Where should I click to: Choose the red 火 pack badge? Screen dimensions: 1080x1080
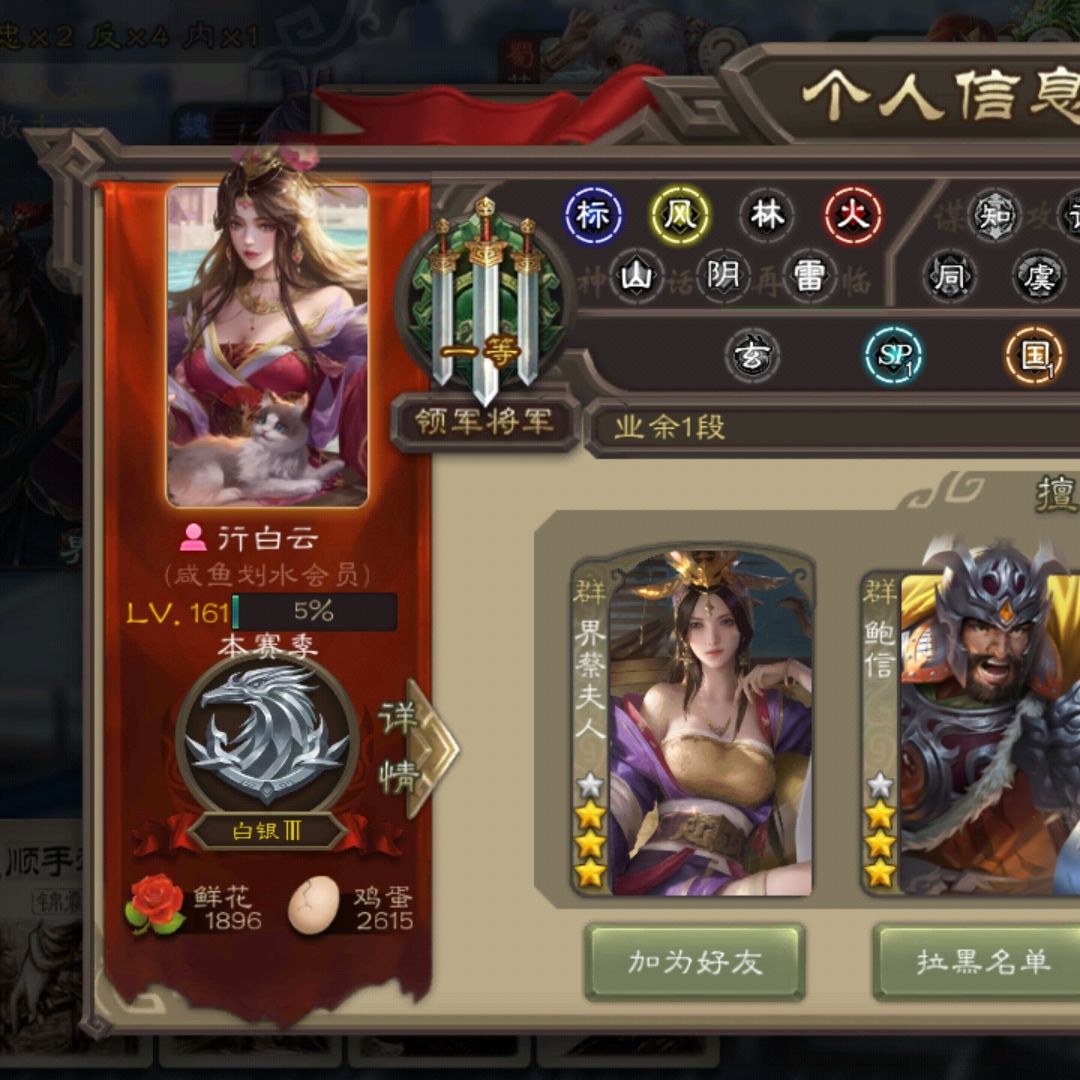(853, 215)
